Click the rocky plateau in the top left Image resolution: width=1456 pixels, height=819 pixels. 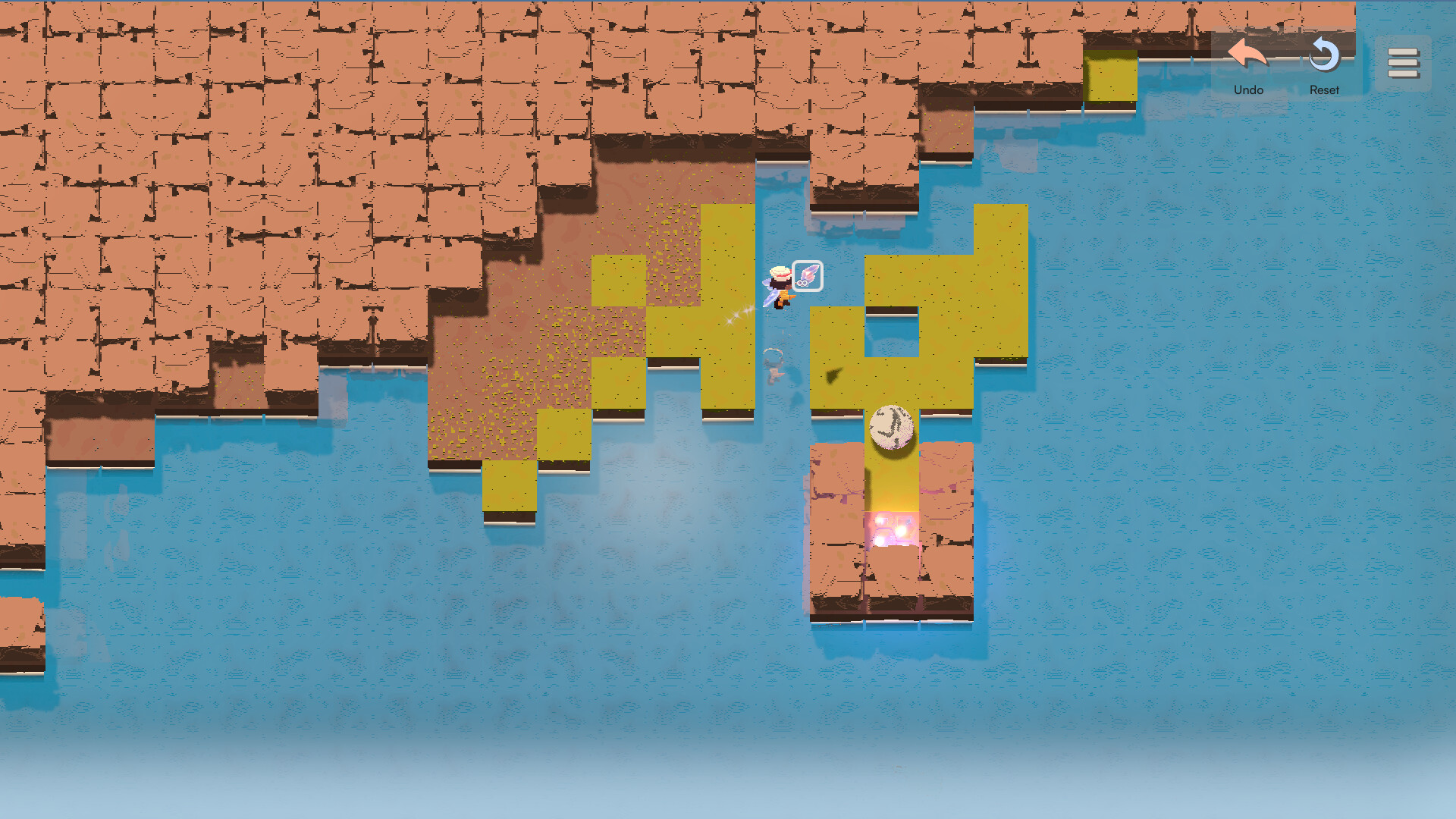pos(227,152)
